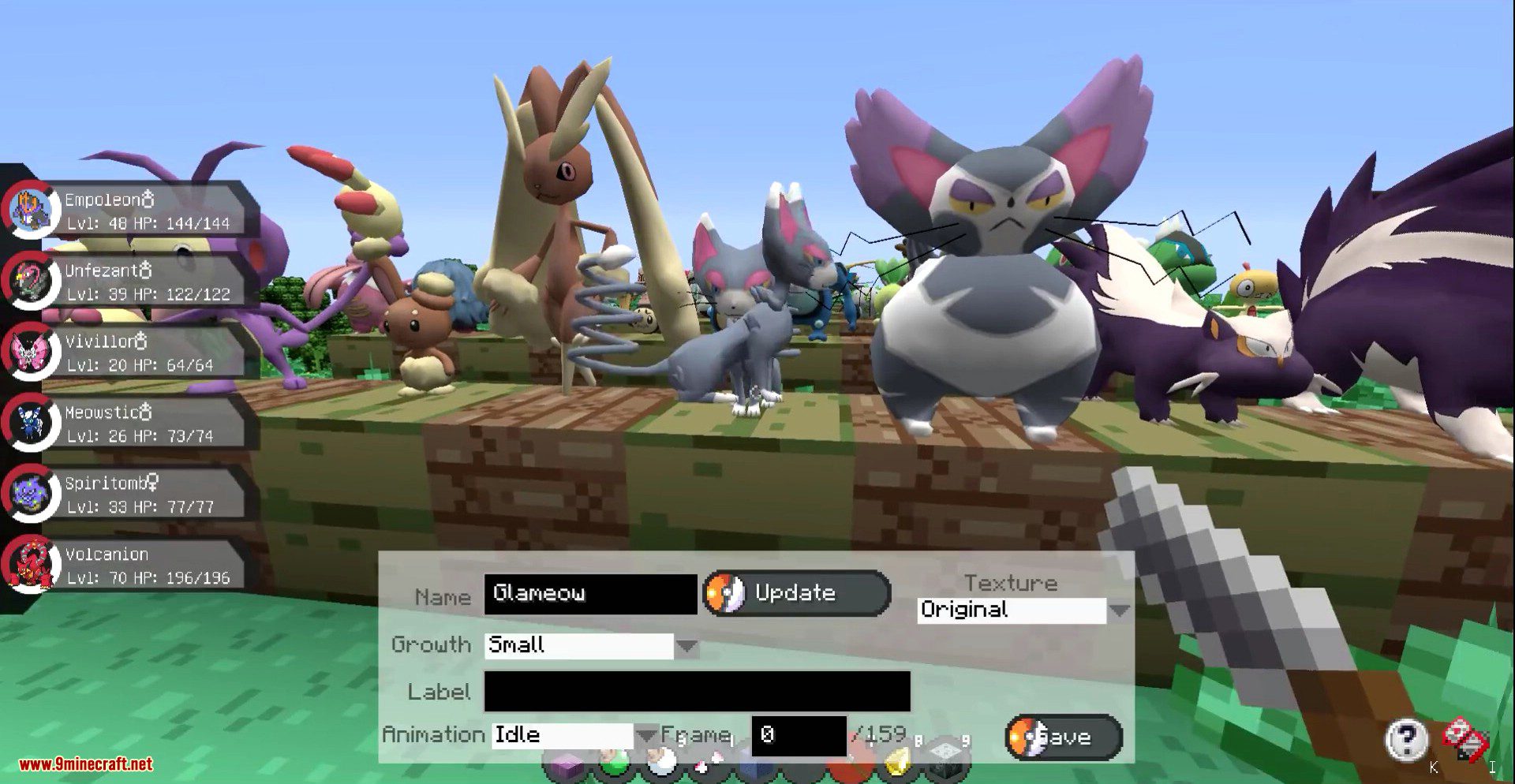1515x784 pixels.
Task: Save the statue settings
Action: click(1063, 737)
